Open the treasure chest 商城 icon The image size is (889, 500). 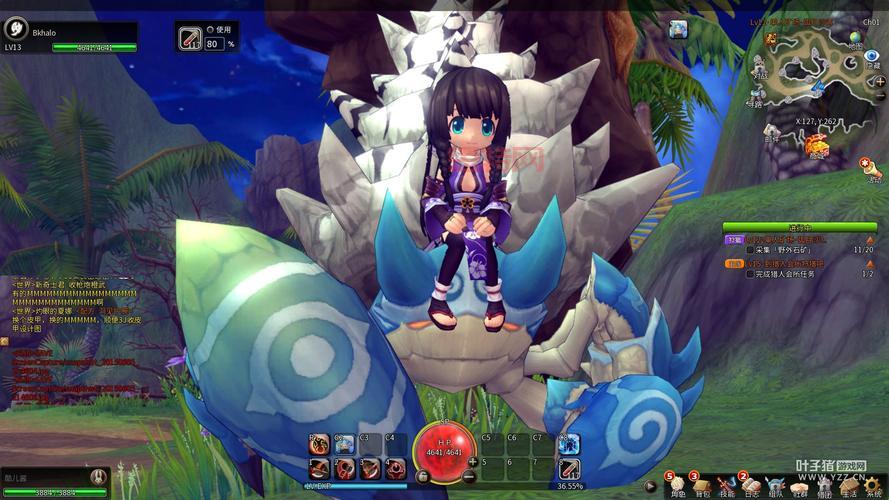(x=817, y=146)
